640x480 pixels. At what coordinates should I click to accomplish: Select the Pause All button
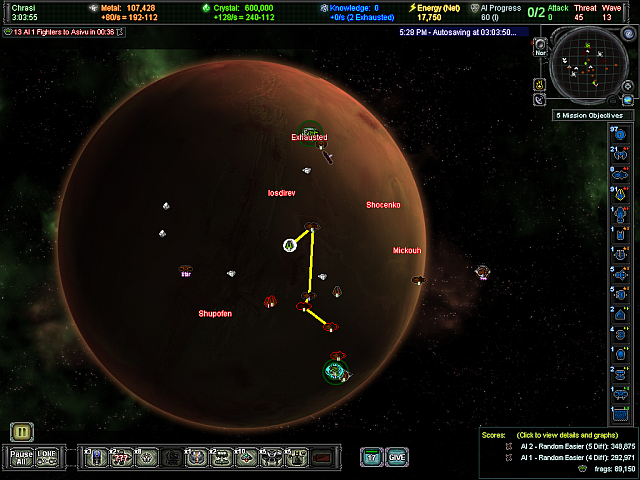click(x=21, y=457)
